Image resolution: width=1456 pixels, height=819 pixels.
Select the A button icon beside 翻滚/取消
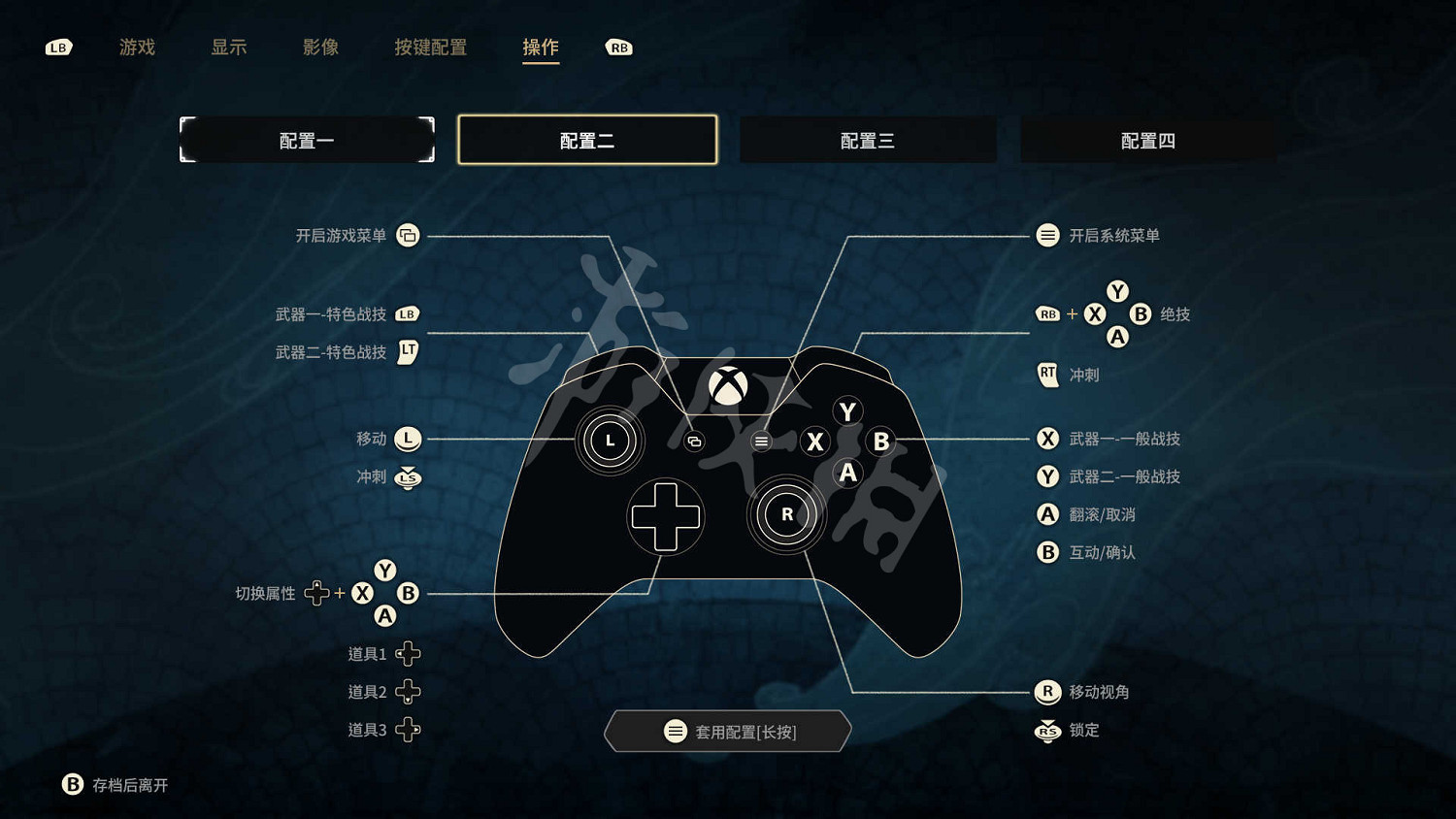1047,514
